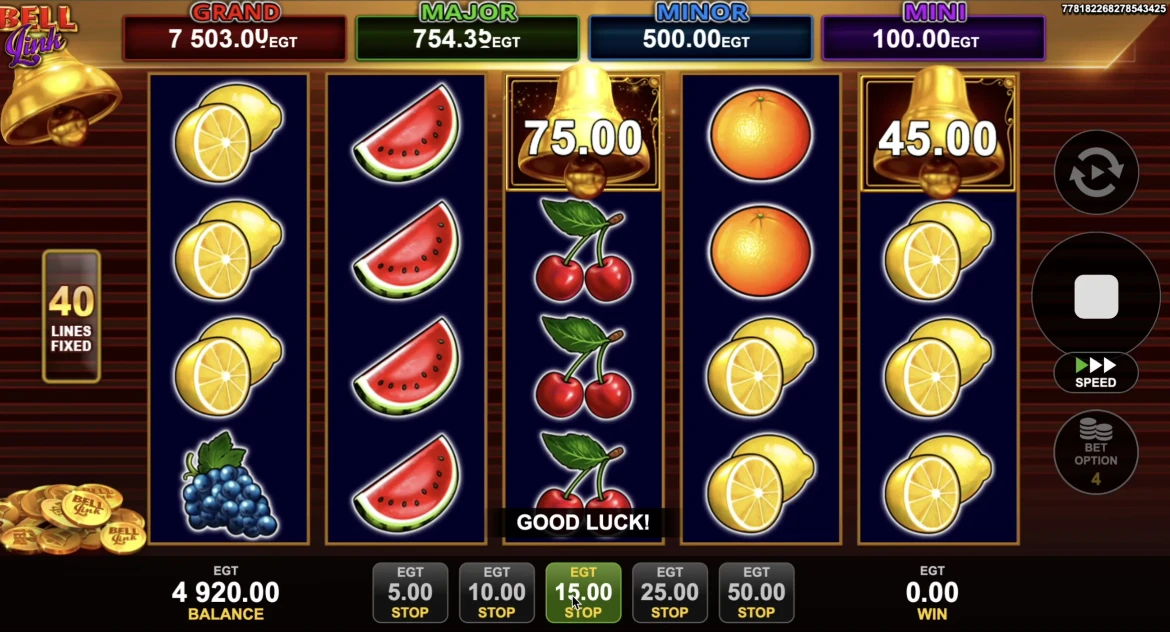Select the highlighted 15.00 EGT bet button
The width and height of the screenshot is (1170, 632).
pos(583,593)
